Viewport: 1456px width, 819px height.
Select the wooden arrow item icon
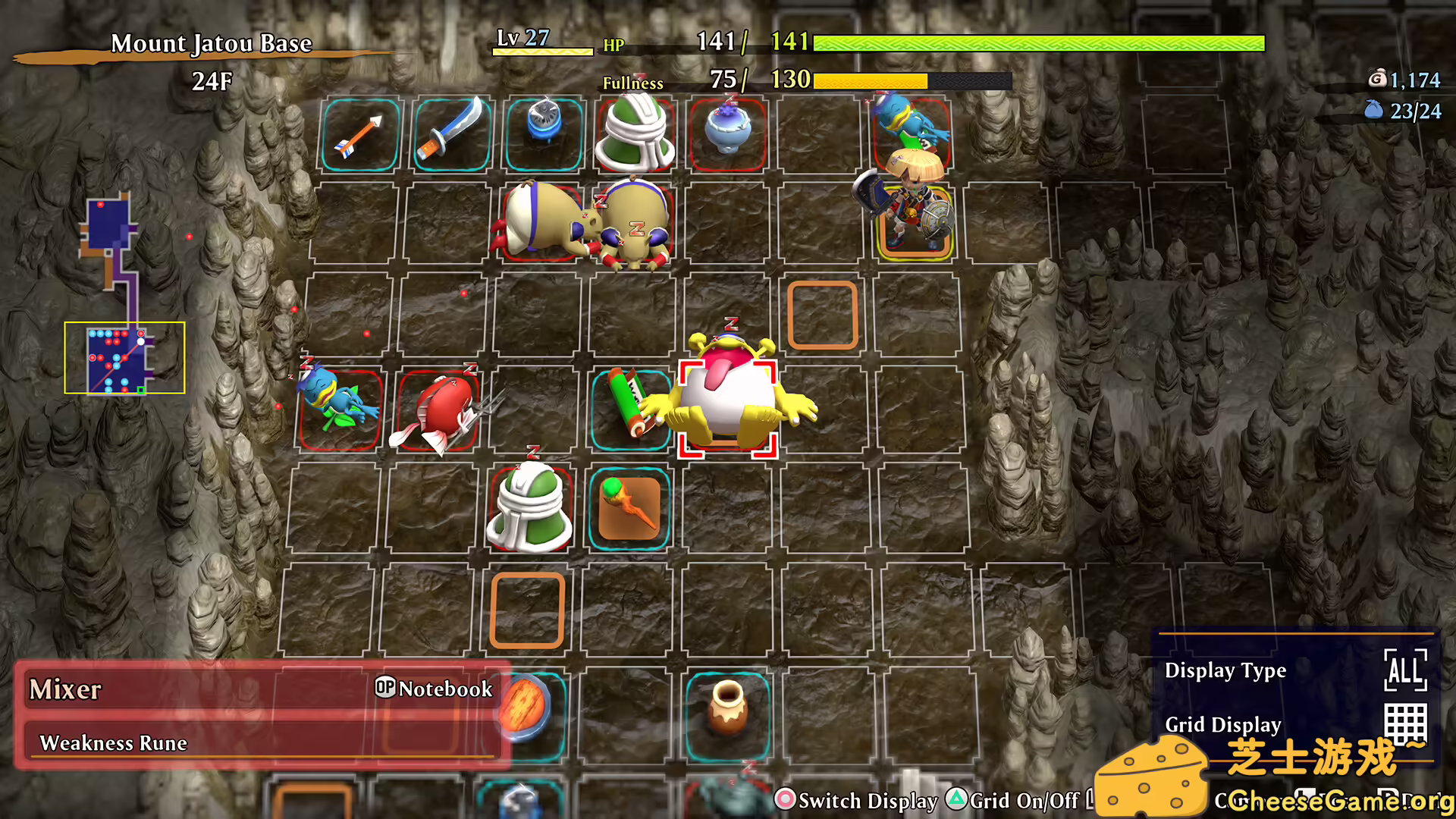(359, 135)
